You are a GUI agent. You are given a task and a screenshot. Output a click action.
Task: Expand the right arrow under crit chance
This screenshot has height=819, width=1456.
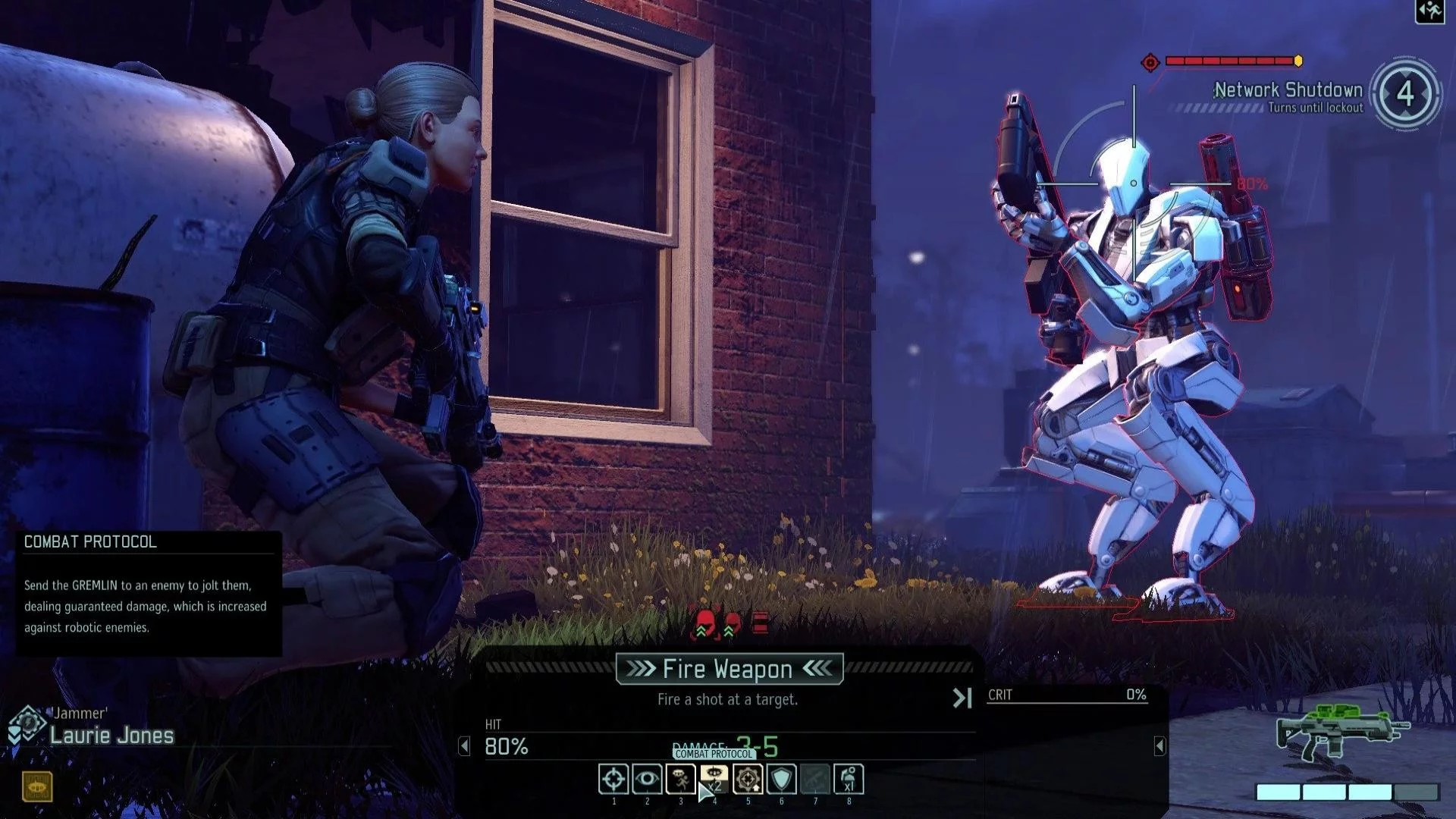[x=1159, y=746]
